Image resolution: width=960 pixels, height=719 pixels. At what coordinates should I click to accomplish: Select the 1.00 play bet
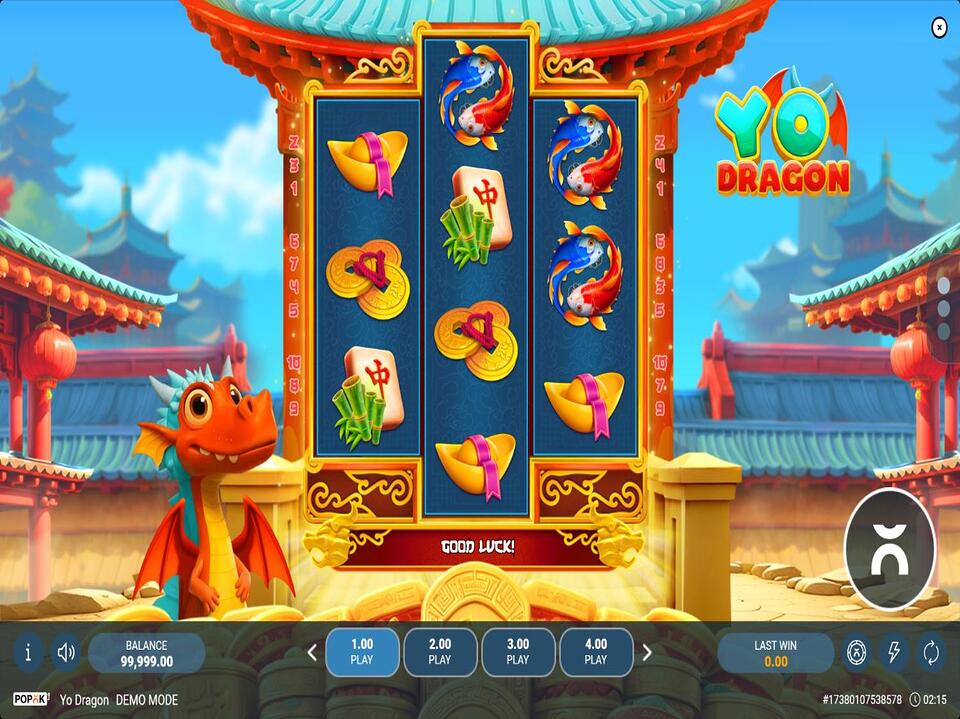tap(362, 652)
